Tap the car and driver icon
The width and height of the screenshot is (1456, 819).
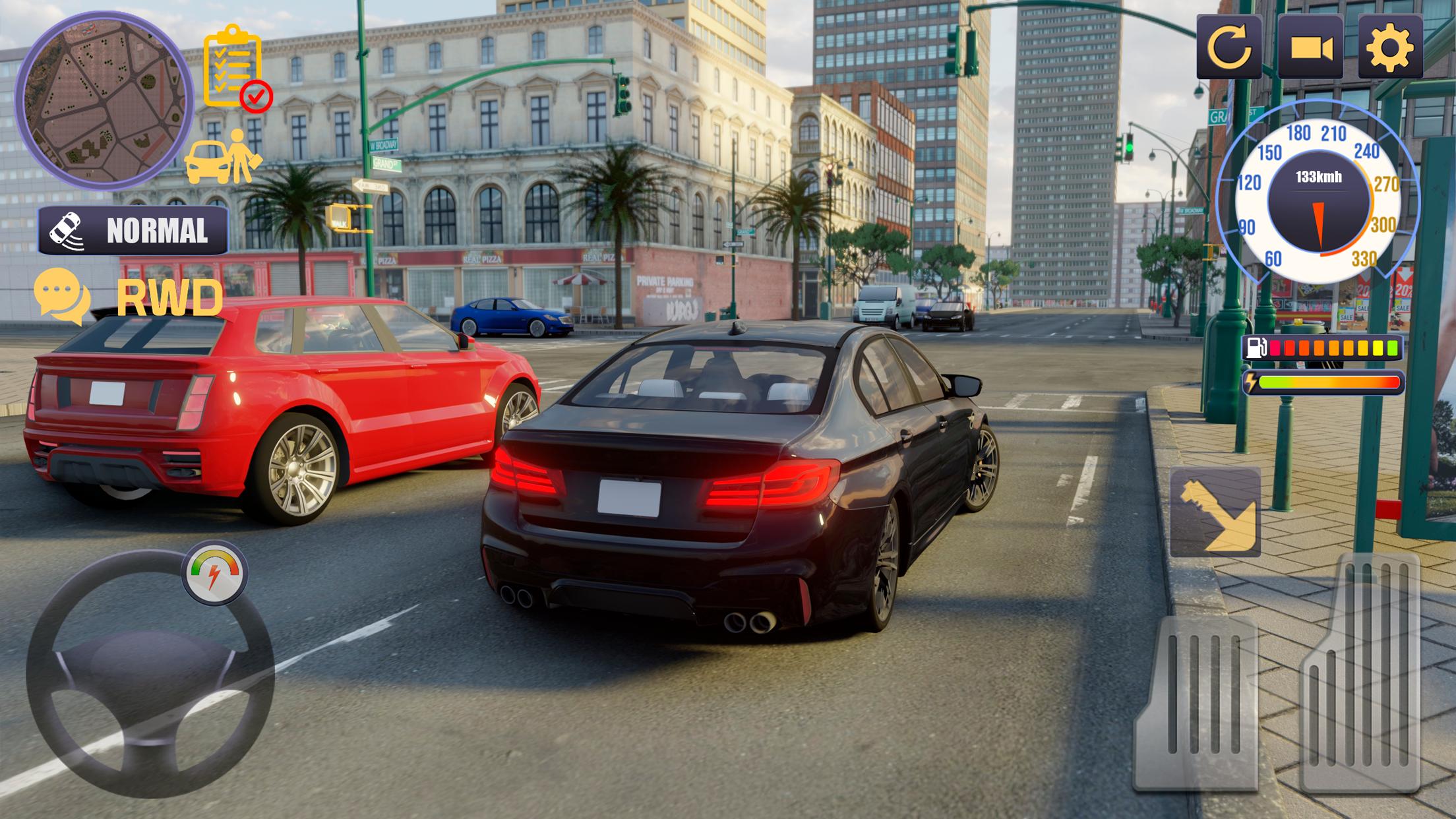(x=223, y=158)
